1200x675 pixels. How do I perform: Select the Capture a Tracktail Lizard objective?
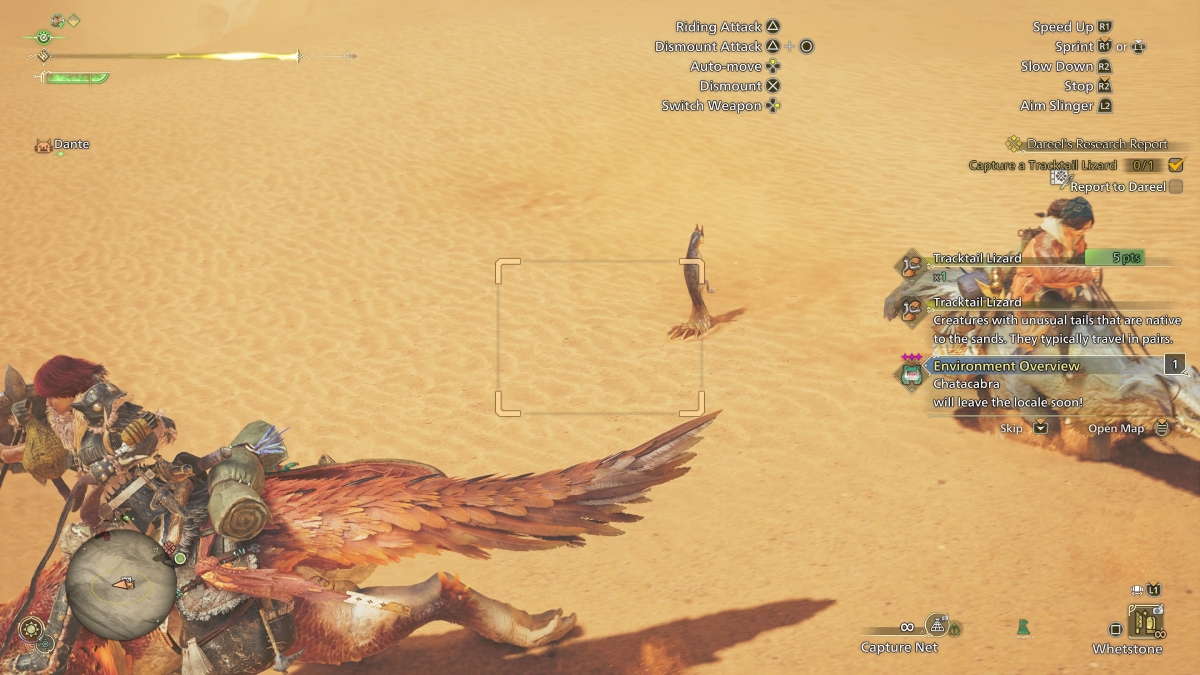1042,165
